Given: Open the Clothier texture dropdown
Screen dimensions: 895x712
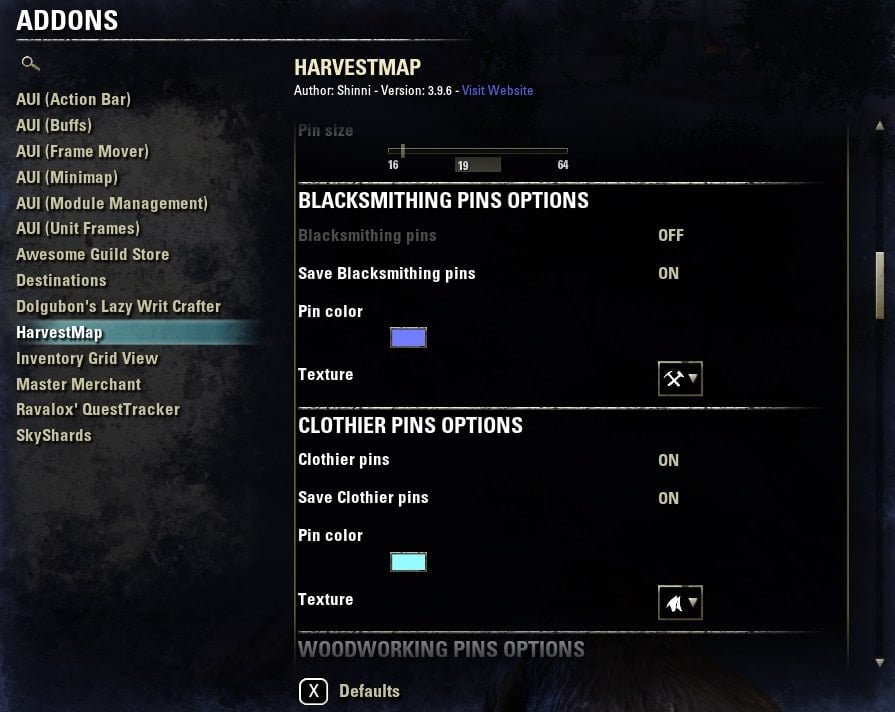Looking at the screenshot, I should coord(680,603).
